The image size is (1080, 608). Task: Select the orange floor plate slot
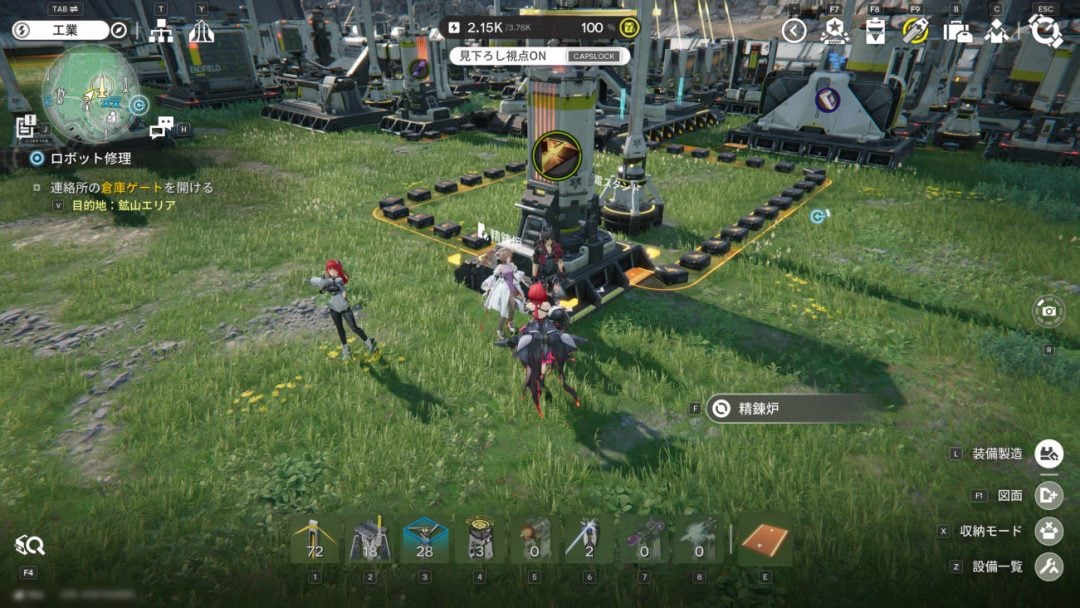click(765, 541)
